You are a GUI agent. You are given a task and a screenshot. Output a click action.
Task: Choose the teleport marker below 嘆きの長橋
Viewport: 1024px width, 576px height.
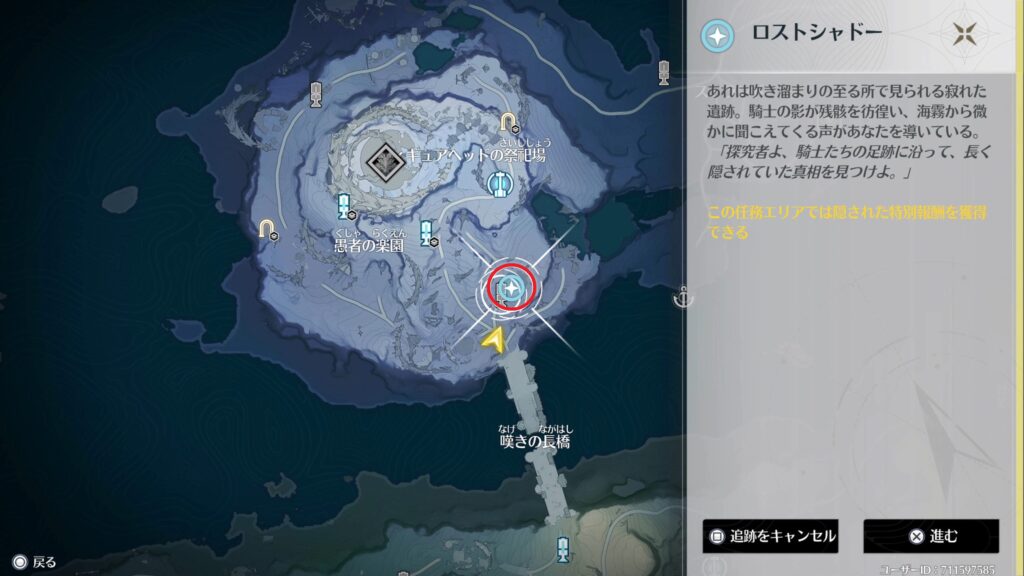pyautogui.click(x=563, y=548)
